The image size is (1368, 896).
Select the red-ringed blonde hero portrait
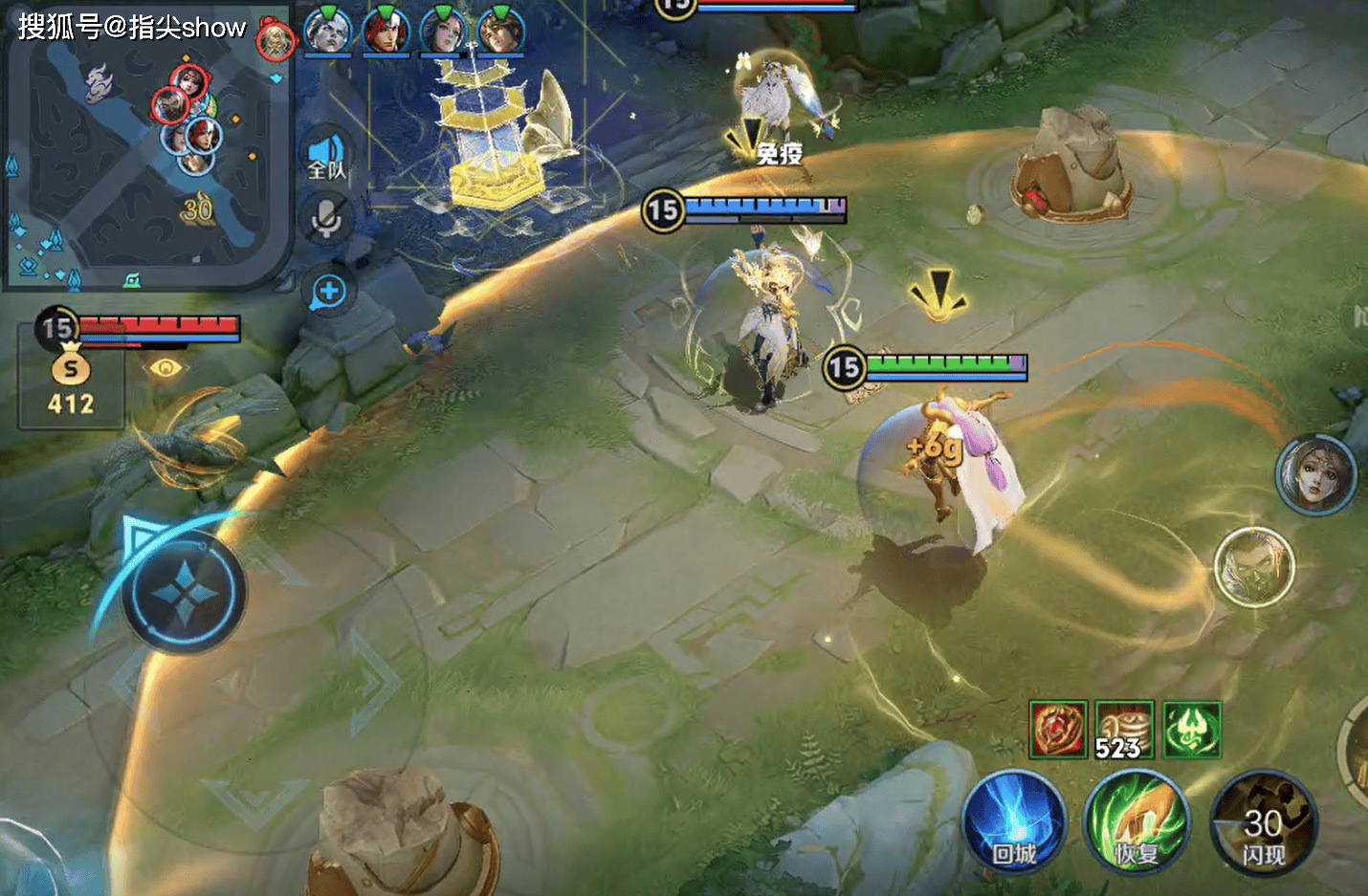click(x=276, y=40)
